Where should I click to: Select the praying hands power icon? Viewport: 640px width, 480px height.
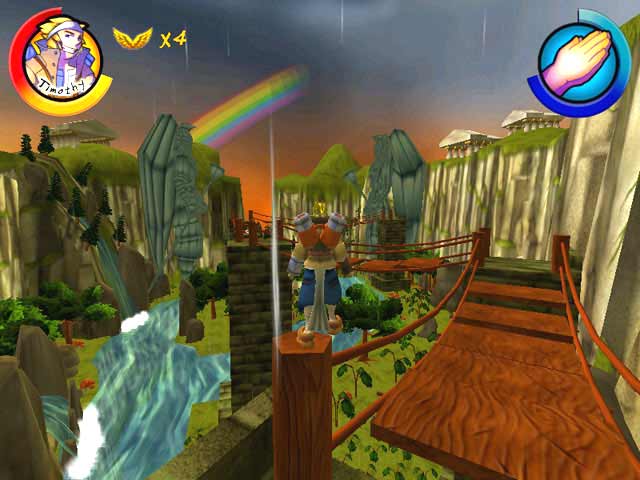pyautogui.click(x=578, y=59)
